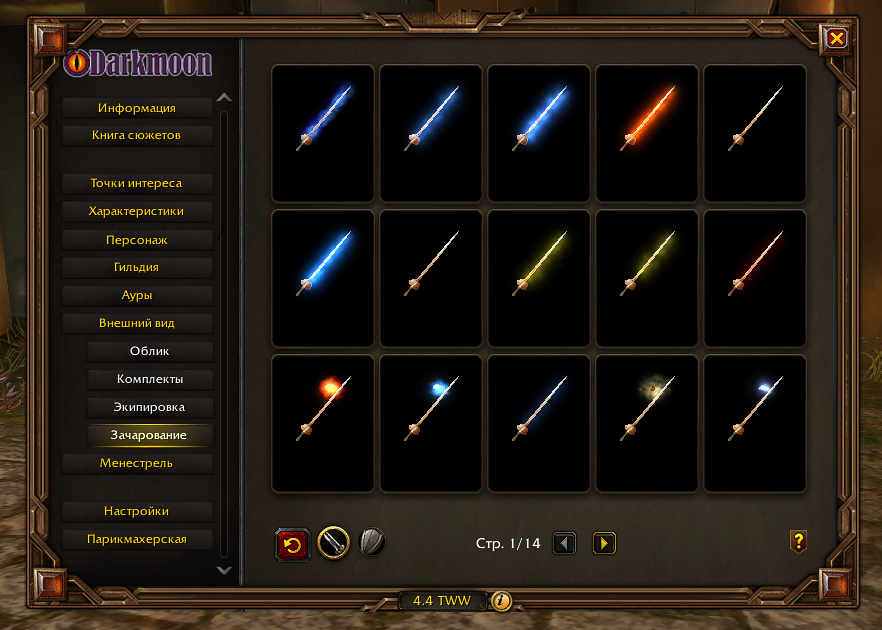The image size is (882, 630).
Task: Go to the Гильдия menu
Action: pyautogui.click(x=137, y=268)
